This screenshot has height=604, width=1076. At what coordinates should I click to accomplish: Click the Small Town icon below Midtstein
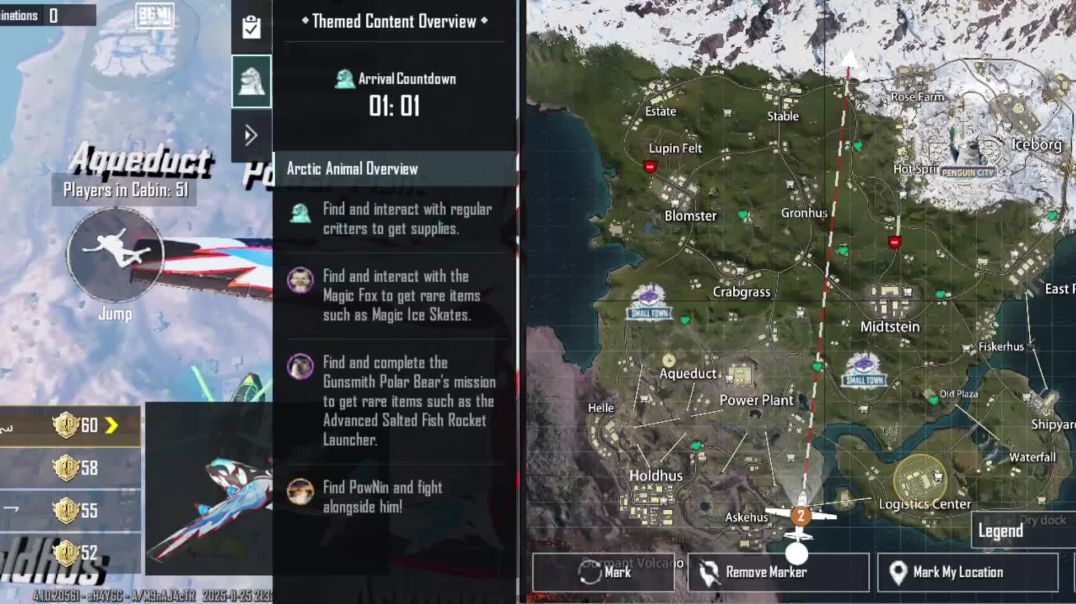click(864, 371)
